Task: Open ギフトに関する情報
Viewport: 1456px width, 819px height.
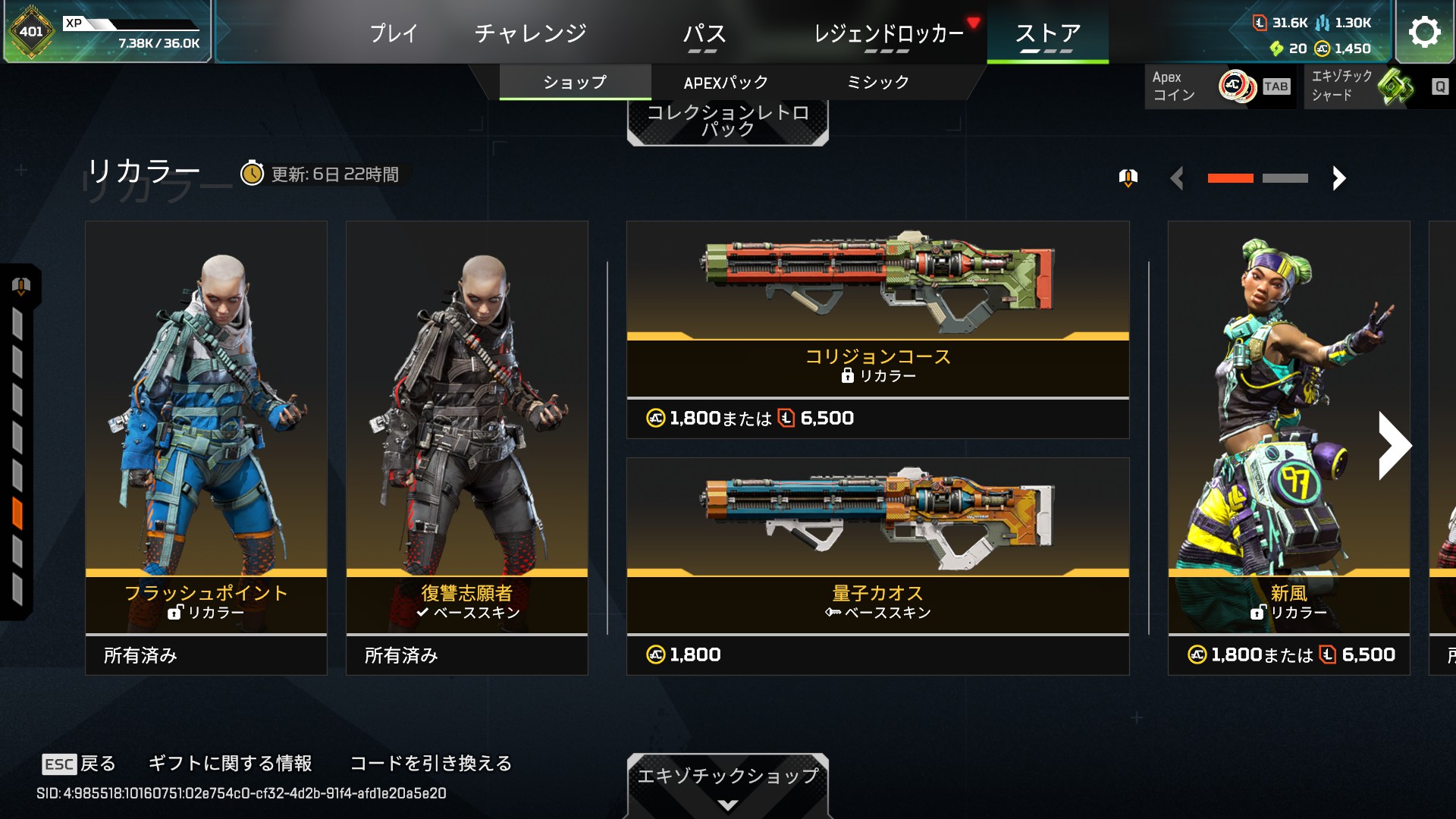Action: pyautogui.click(x=230, y=763)
